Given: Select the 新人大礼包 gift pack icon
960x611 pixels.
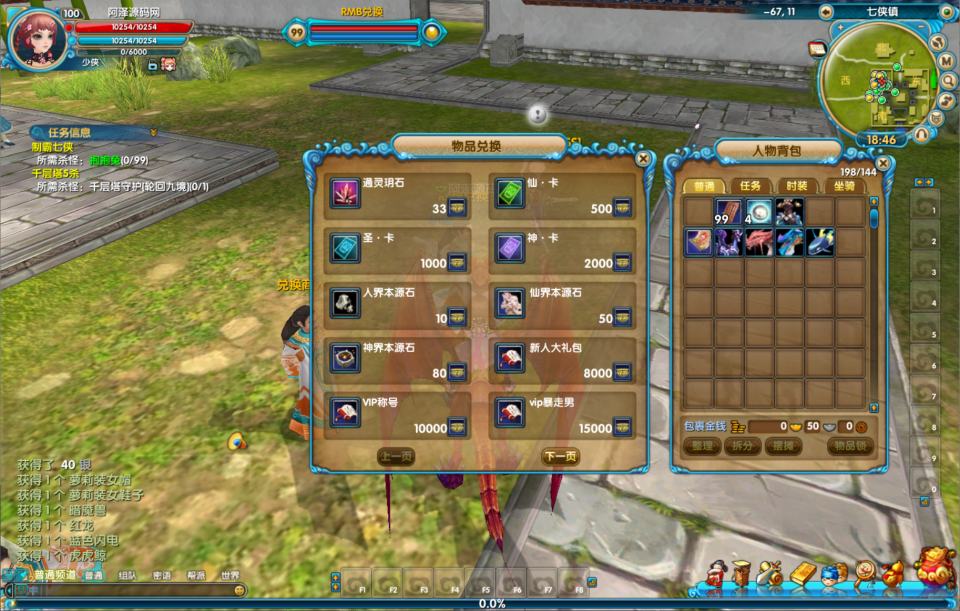Looking at the screenshot, I should [x=510, y=357].
